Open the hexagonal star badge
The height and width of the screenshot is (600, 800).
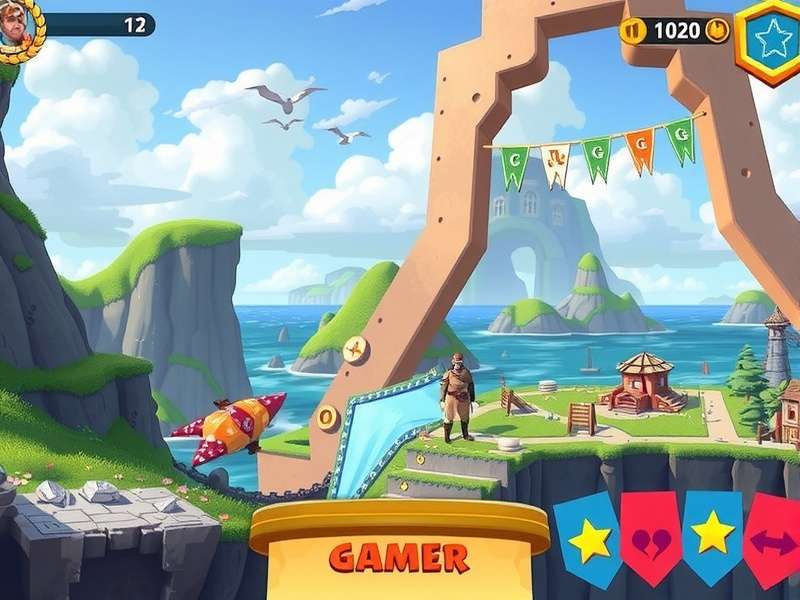[771, 39]
